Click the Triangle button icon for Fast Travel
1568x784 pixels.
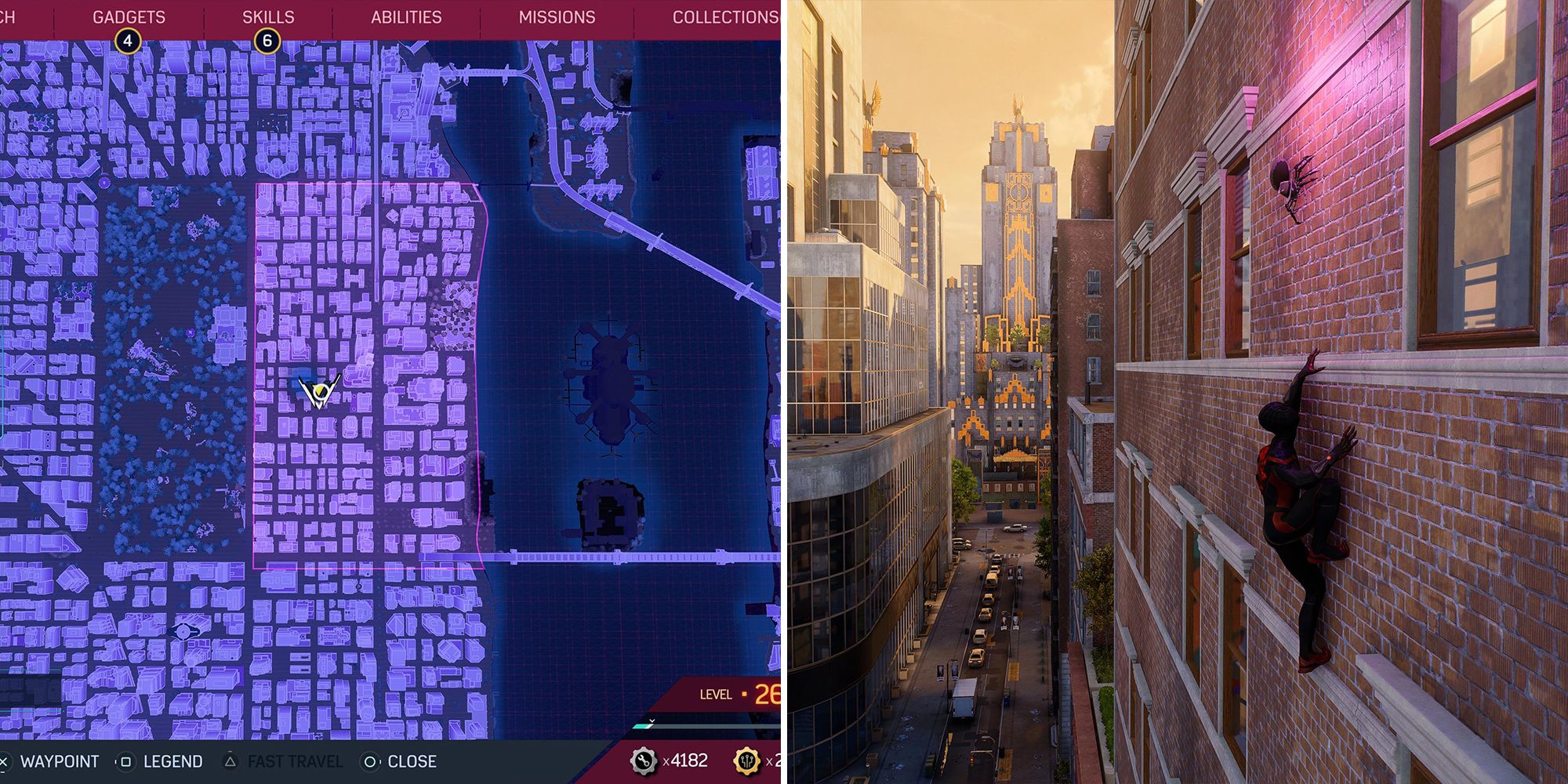[x=230, y=760]
